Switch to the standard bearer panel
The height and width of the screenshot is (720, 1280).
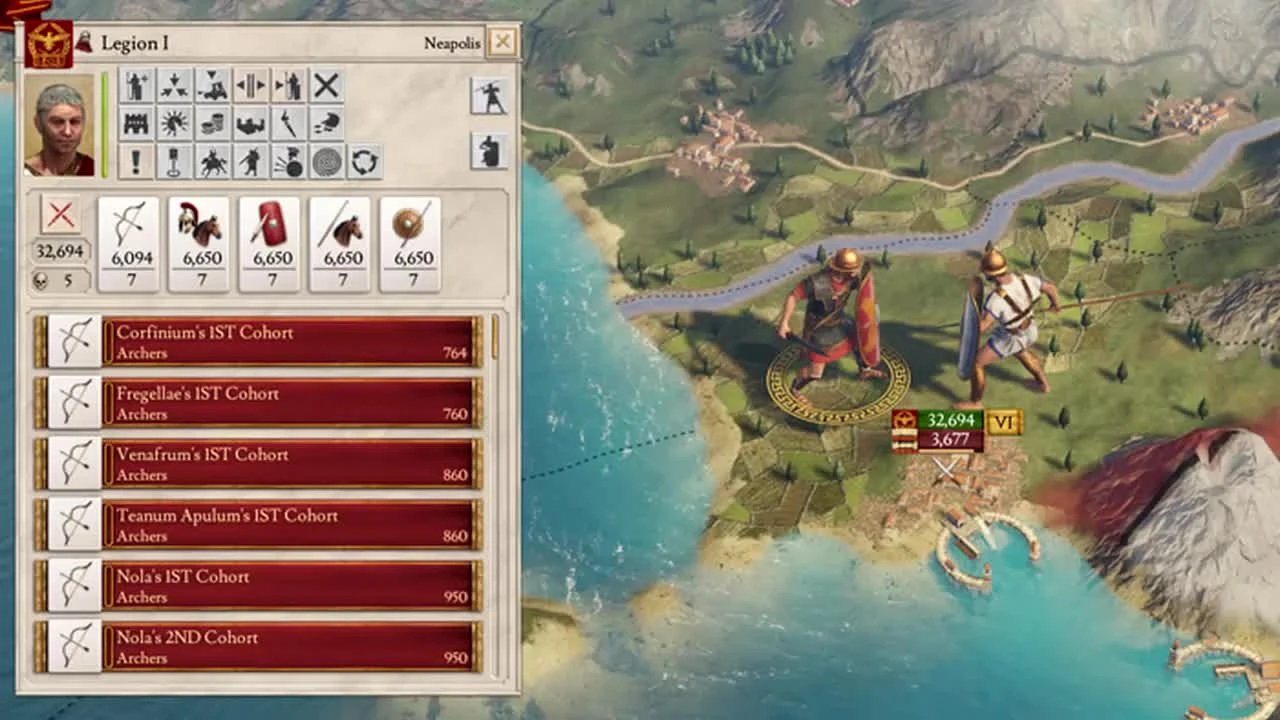488,152
